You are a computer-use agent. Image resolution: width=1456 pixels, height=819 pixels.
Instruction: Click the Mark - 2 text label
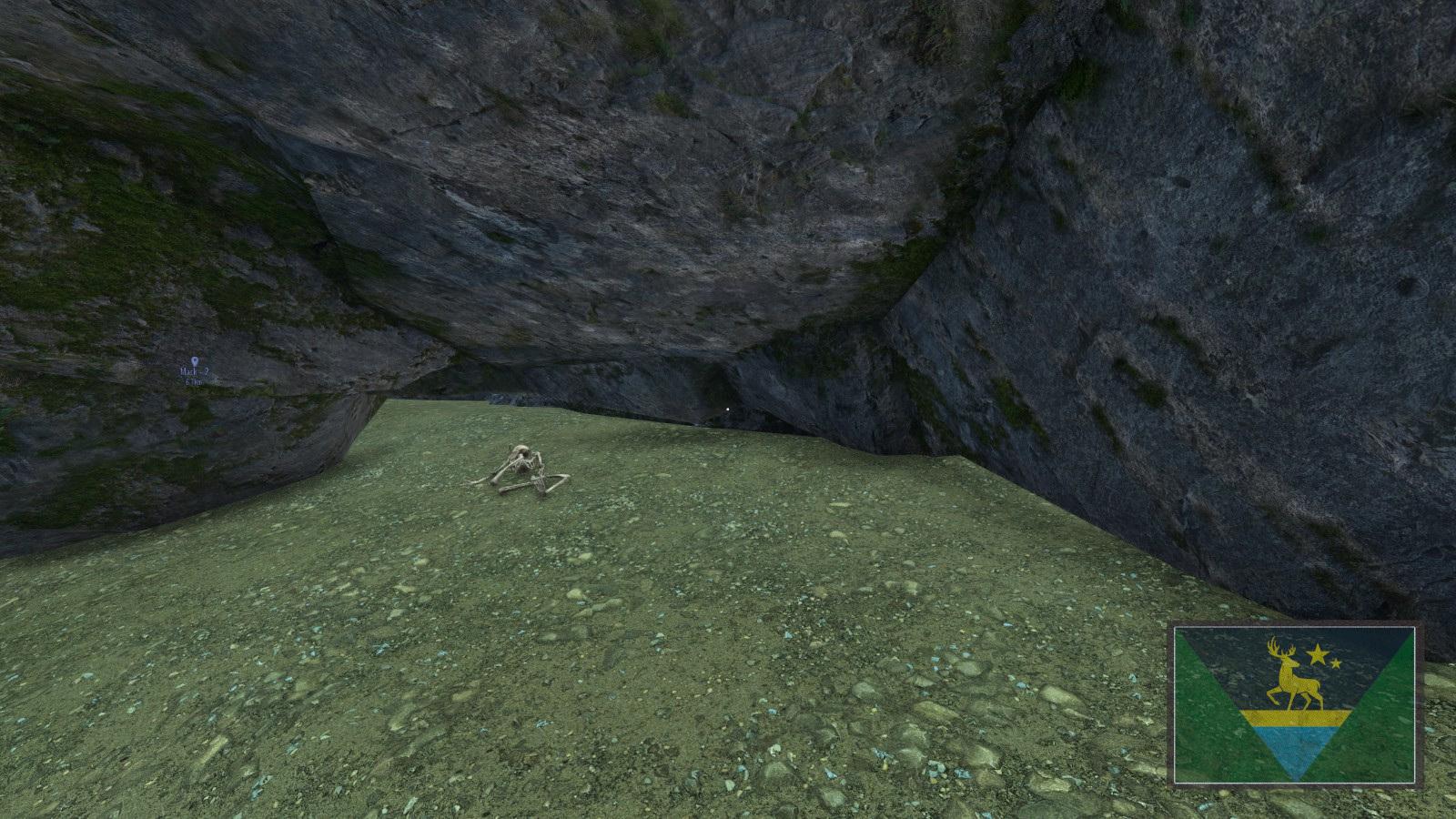[x=194, y=371]
